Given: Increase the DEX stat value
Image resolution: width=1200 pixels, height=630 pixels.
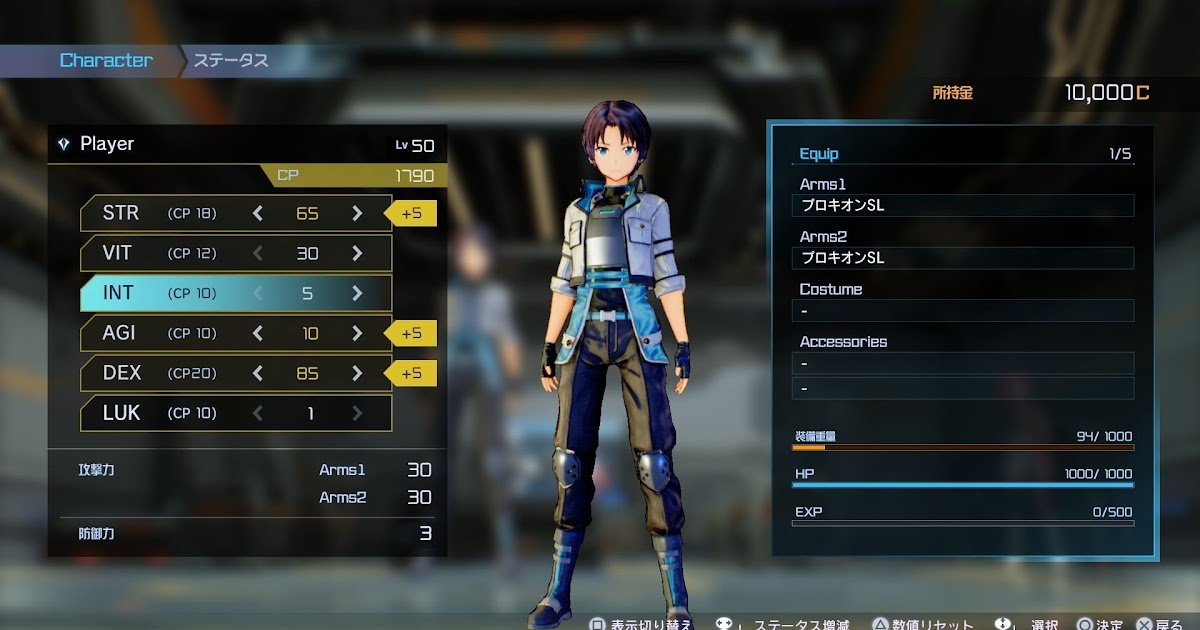Looking at the screenshot, I should point(357,373).
